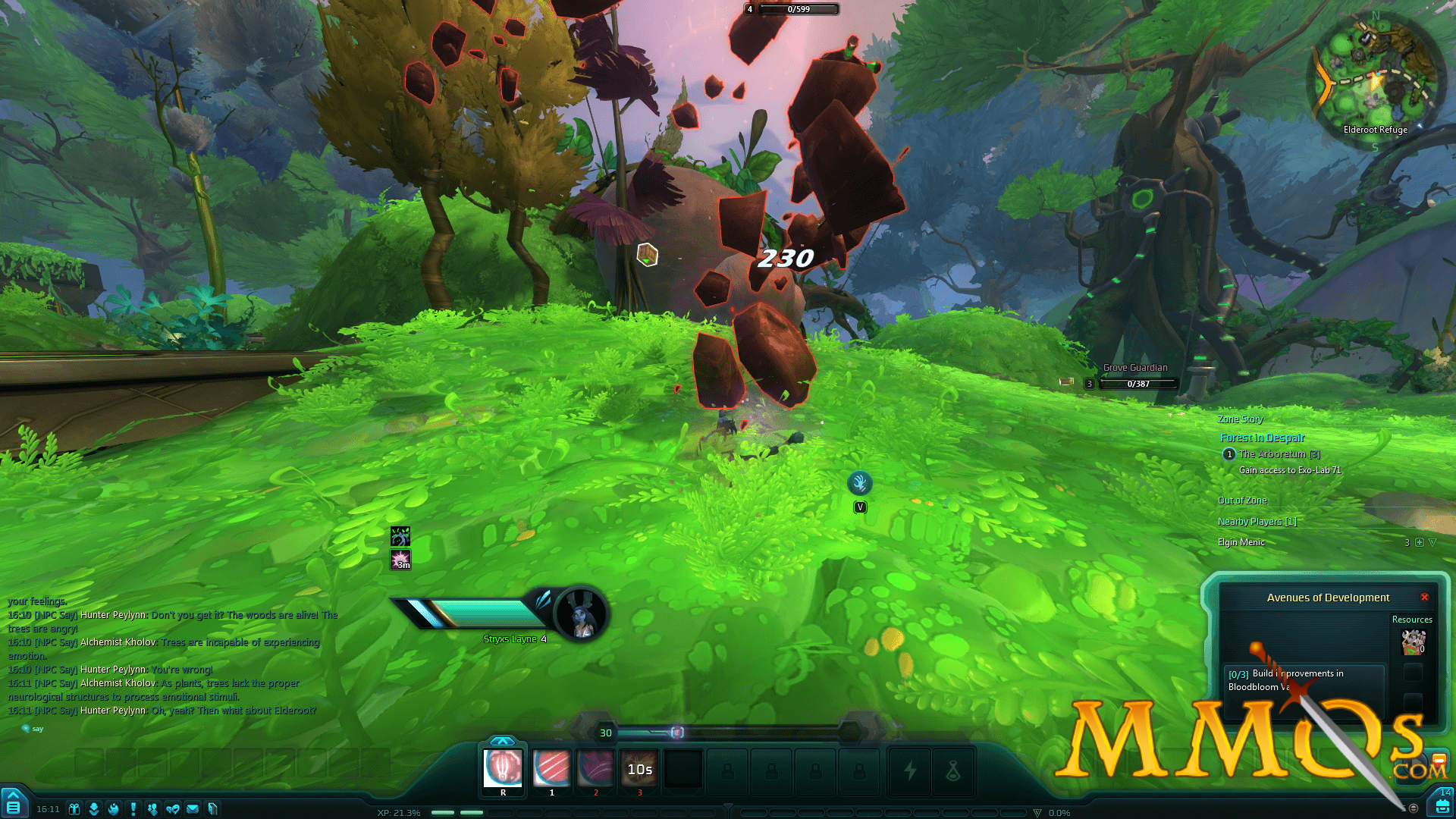Open the main menu button above the clock
The height and width of the screenshot is (819, 1456).
(13, 805)
